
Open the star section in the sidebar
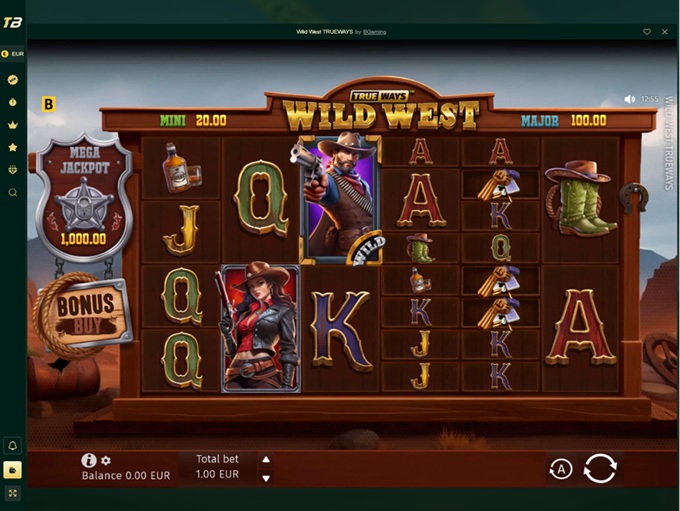click(13, 147)
